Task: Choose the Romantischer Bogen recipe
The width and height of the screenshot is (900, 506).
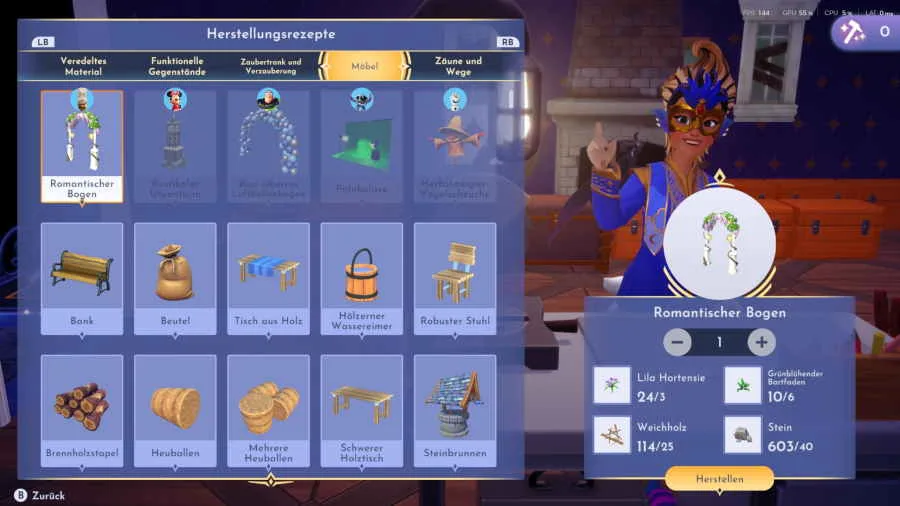Action: (82, 146)
